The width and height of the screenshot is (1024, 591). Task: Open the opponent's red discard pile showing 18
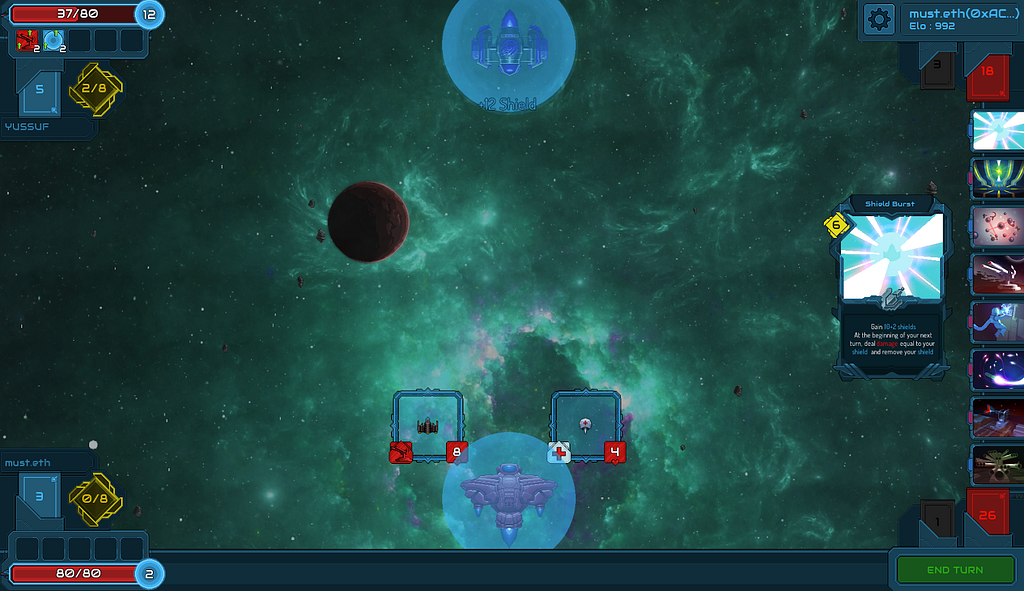(x=987, y=72)
